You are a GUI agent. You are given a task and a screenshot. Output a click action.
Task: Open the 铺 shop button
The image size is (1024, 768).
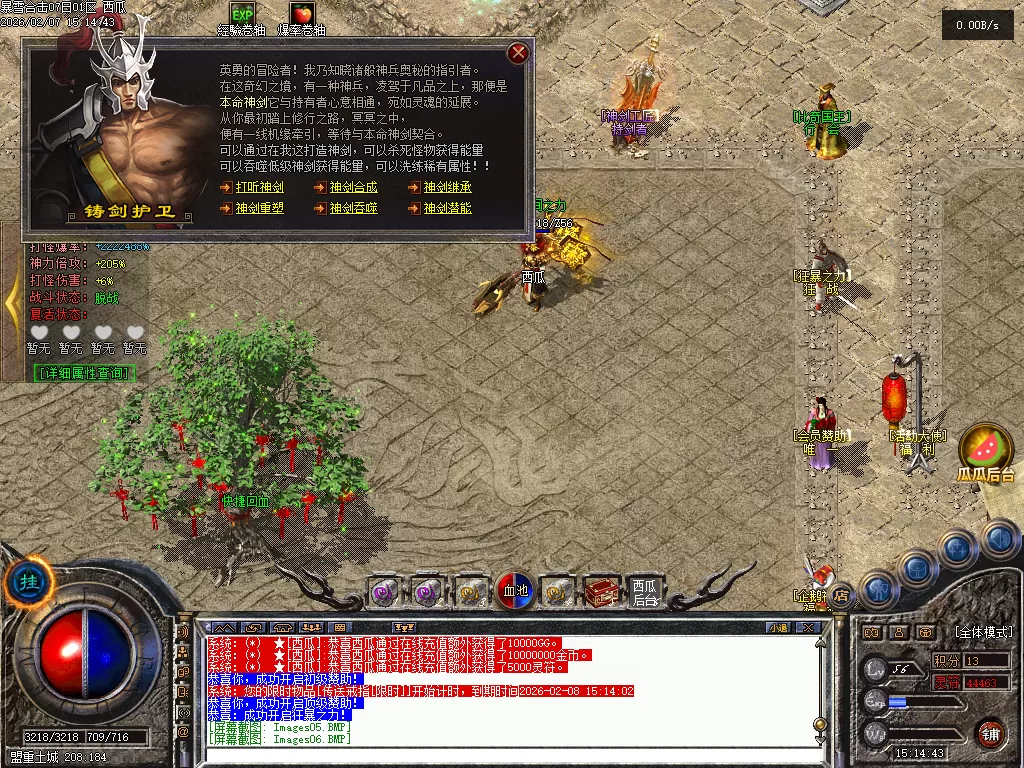point(990,733)
